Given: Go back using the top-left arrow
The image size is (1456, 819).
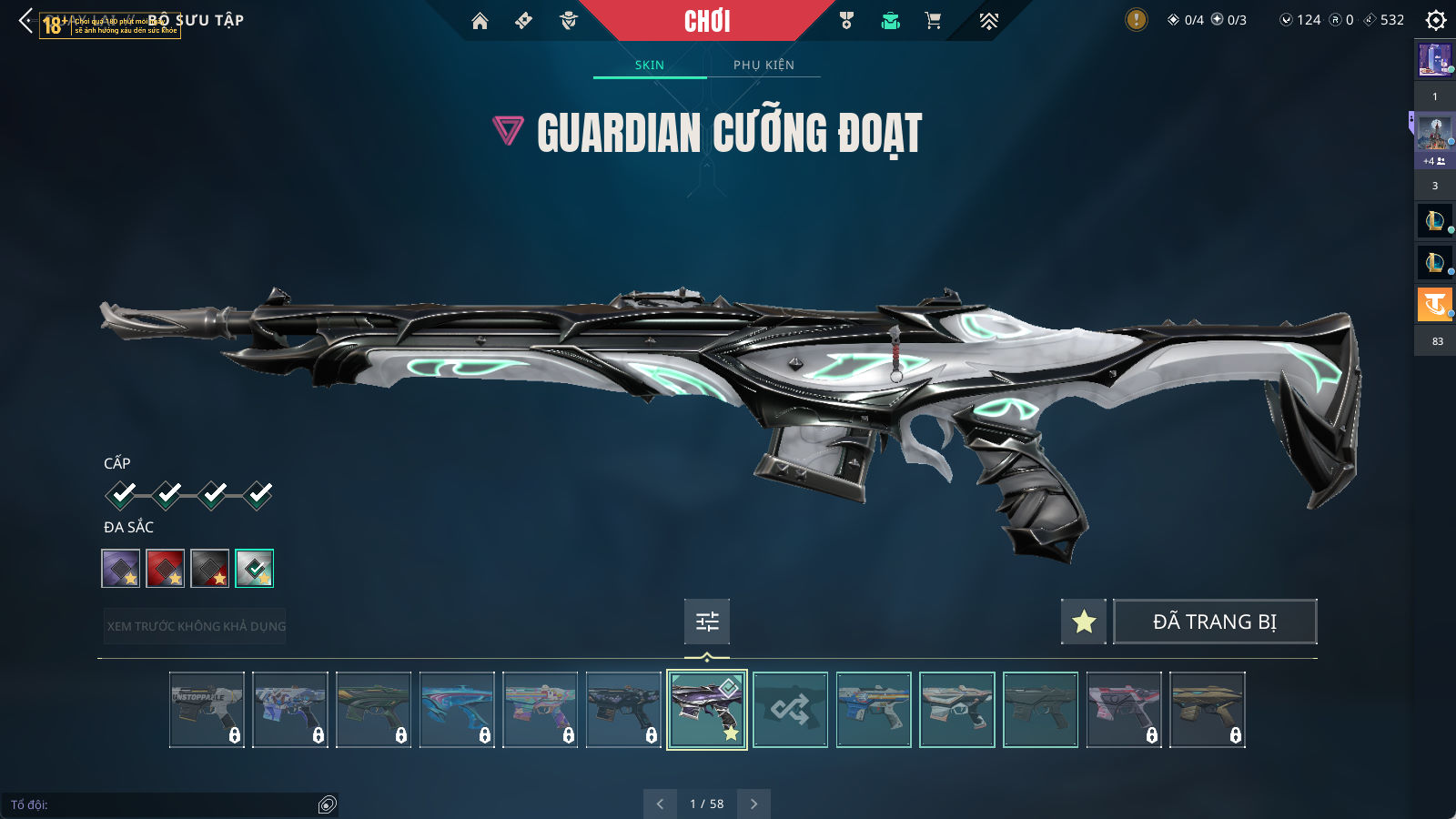Looking at the screenshot, I should tap(25, 20).
